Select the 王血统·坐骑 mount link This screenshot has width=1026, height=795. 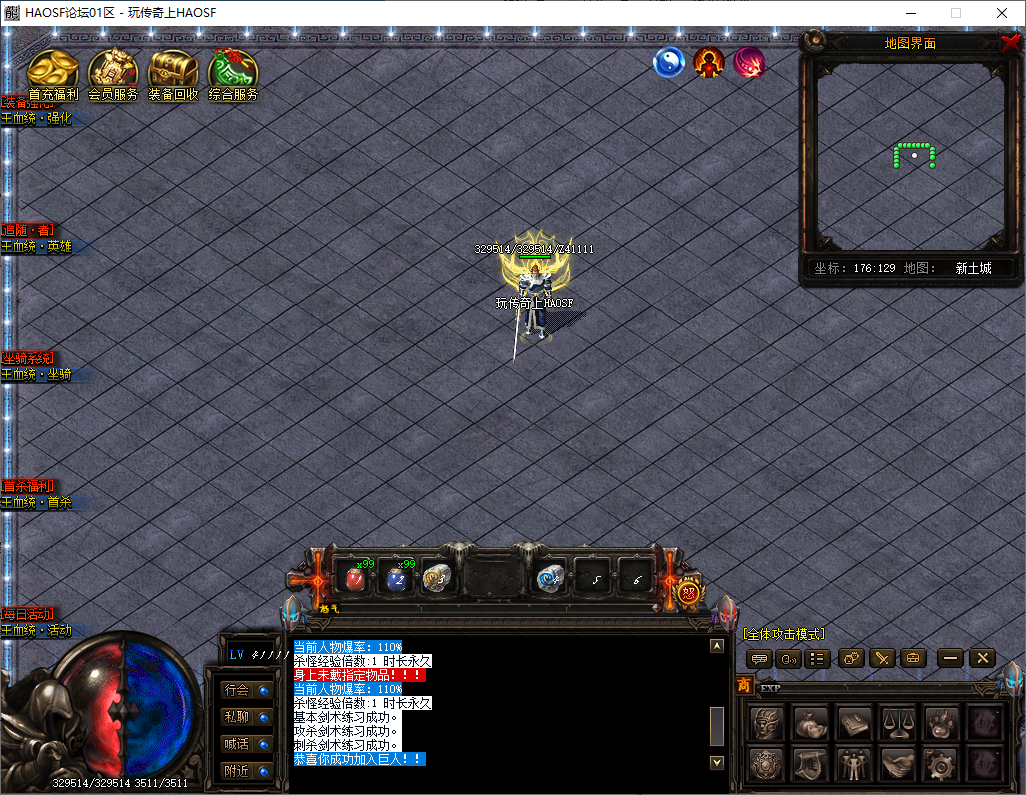click(x=37, y=375)
